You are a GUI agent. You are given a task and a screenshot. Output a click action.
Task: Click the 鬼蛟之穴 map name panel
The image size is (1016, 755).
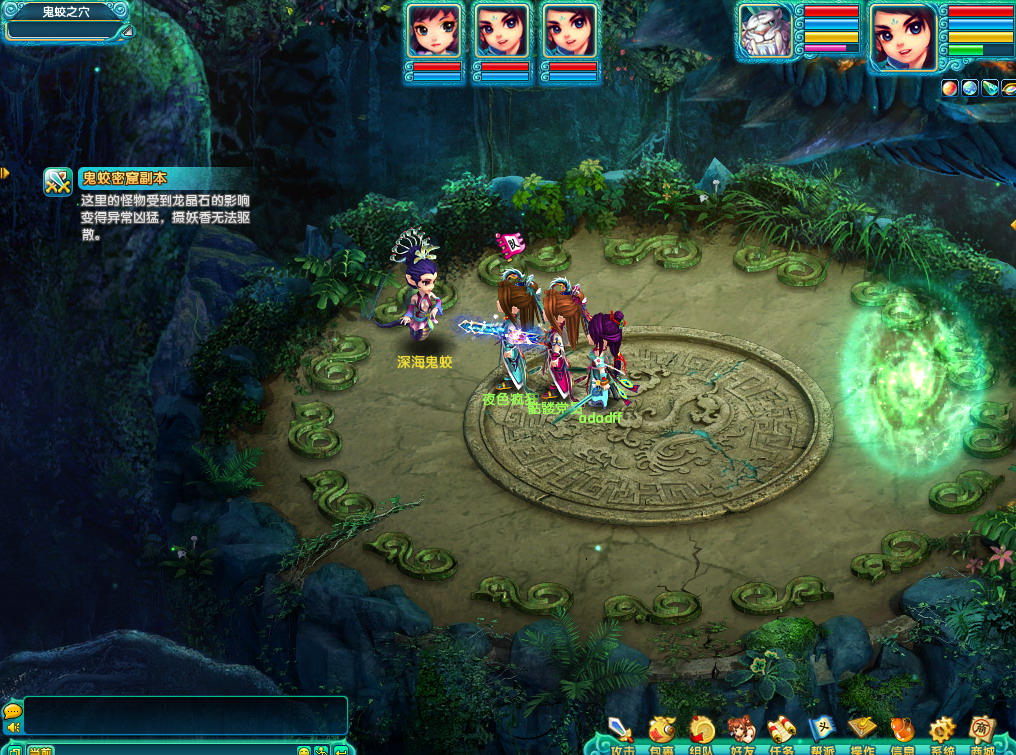coord(66,13)
